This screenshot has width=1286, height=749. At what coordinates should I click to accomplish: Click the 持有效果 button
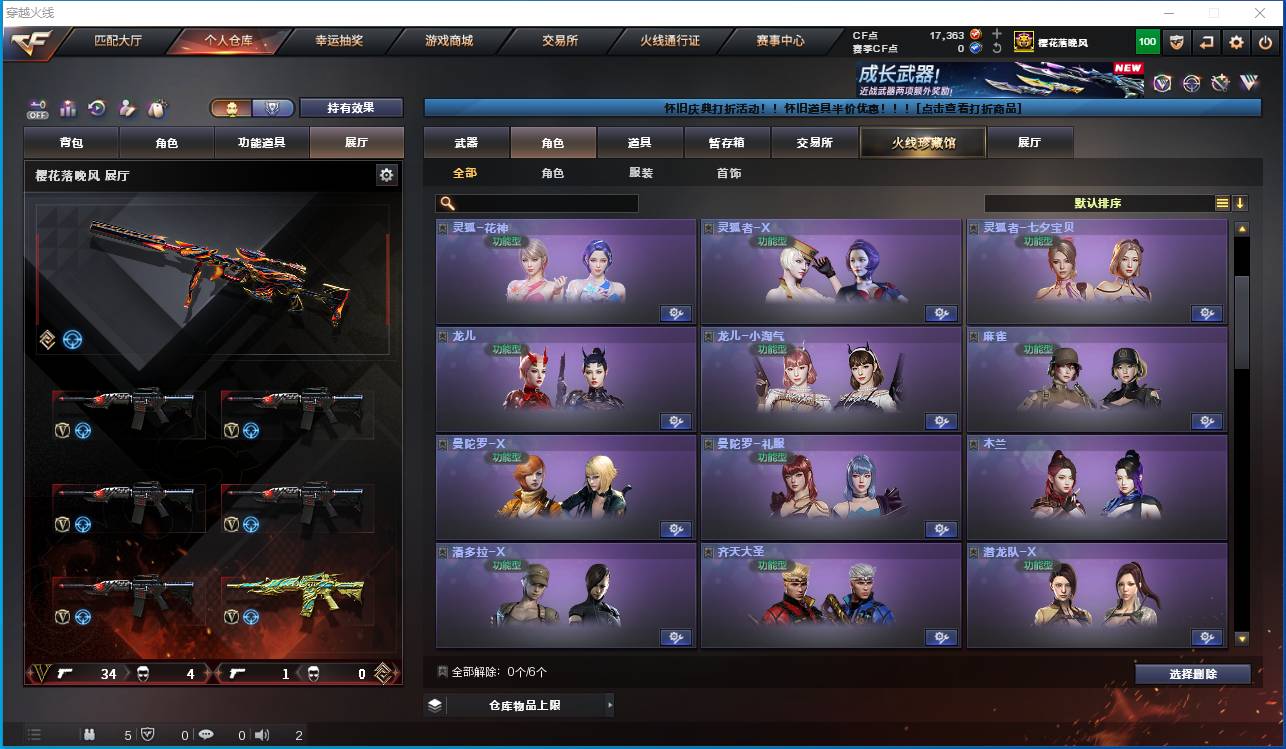(353, 107)
